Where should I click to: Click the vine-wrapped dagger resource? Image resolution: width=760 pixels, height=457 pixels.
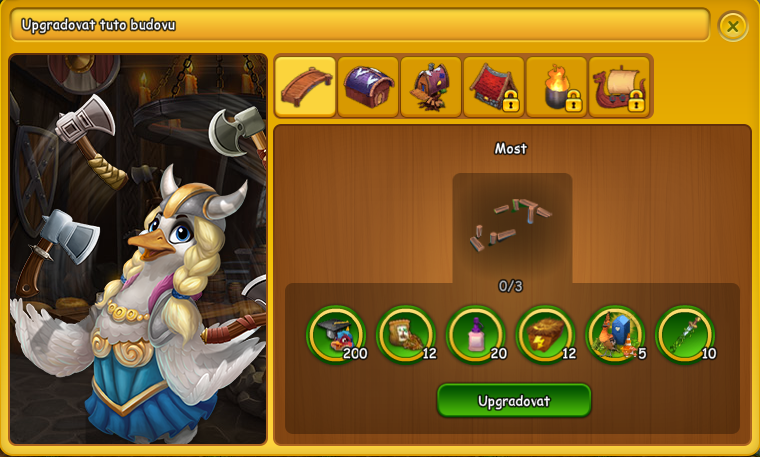(x=686, y=335)
